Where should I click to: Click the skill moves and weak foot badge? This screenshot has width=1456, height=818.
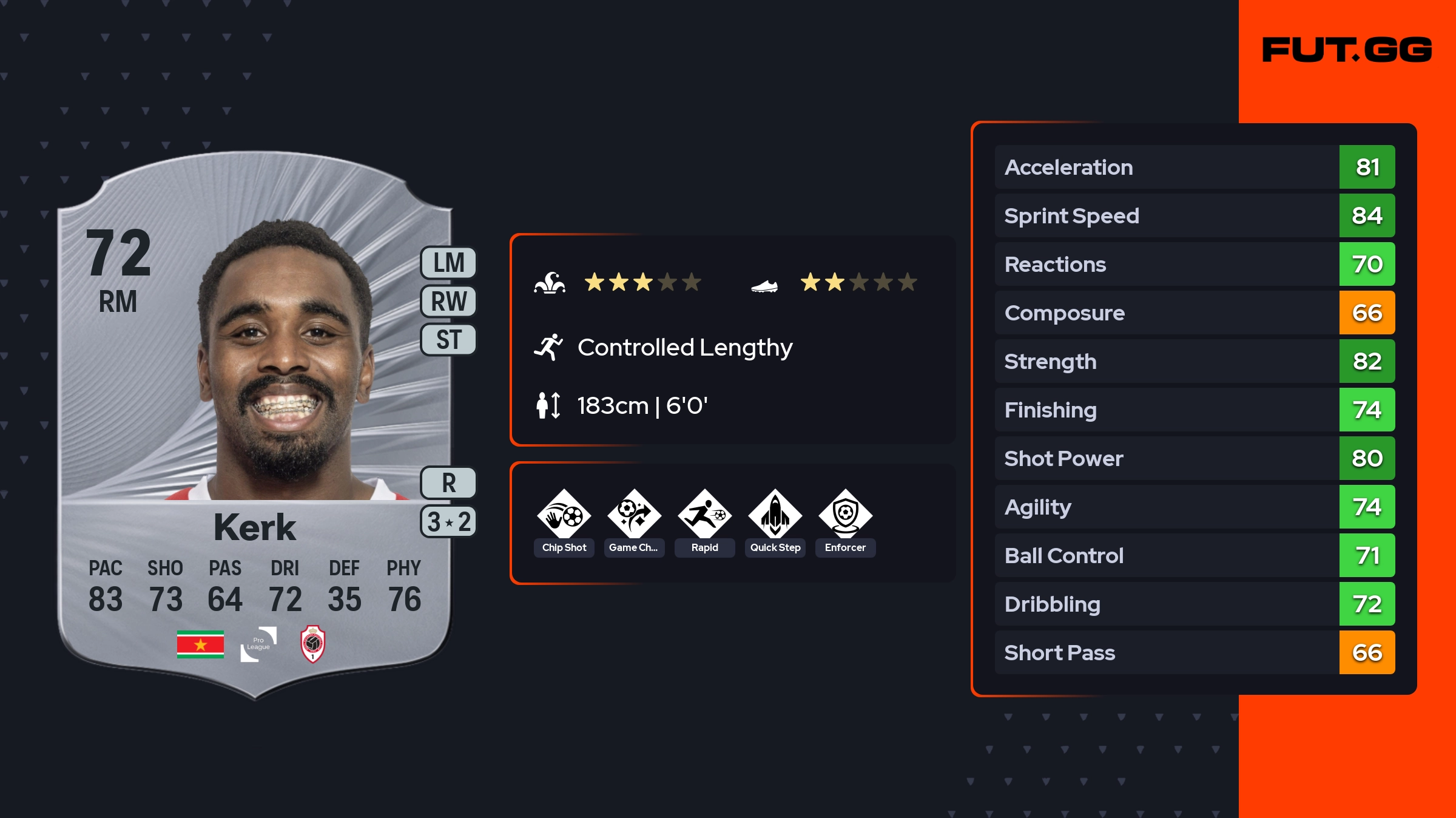(x=448, y=522)
